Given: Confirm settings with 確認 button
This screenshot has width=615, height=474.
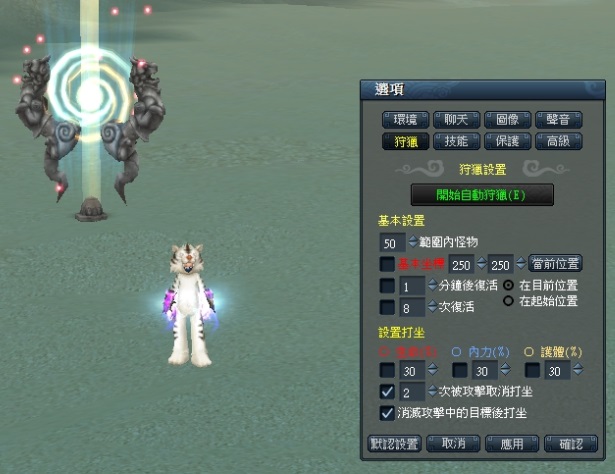Looking at the screenshot, I should [571, 443].
